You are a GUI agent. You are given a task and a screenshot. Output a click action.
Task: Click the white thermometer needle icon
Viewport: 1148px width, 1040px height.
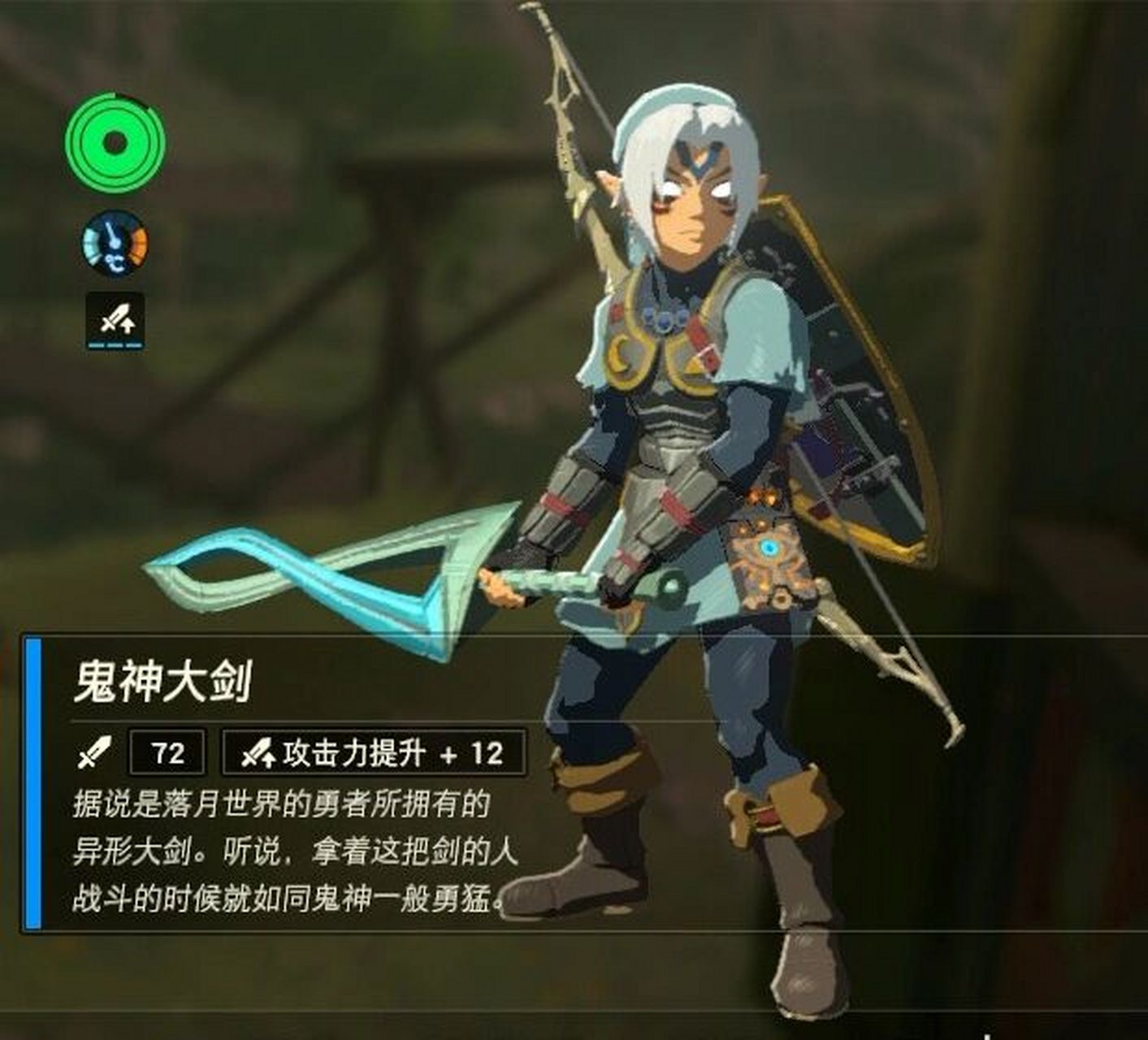pyautogui.click(x=111, y=236)
